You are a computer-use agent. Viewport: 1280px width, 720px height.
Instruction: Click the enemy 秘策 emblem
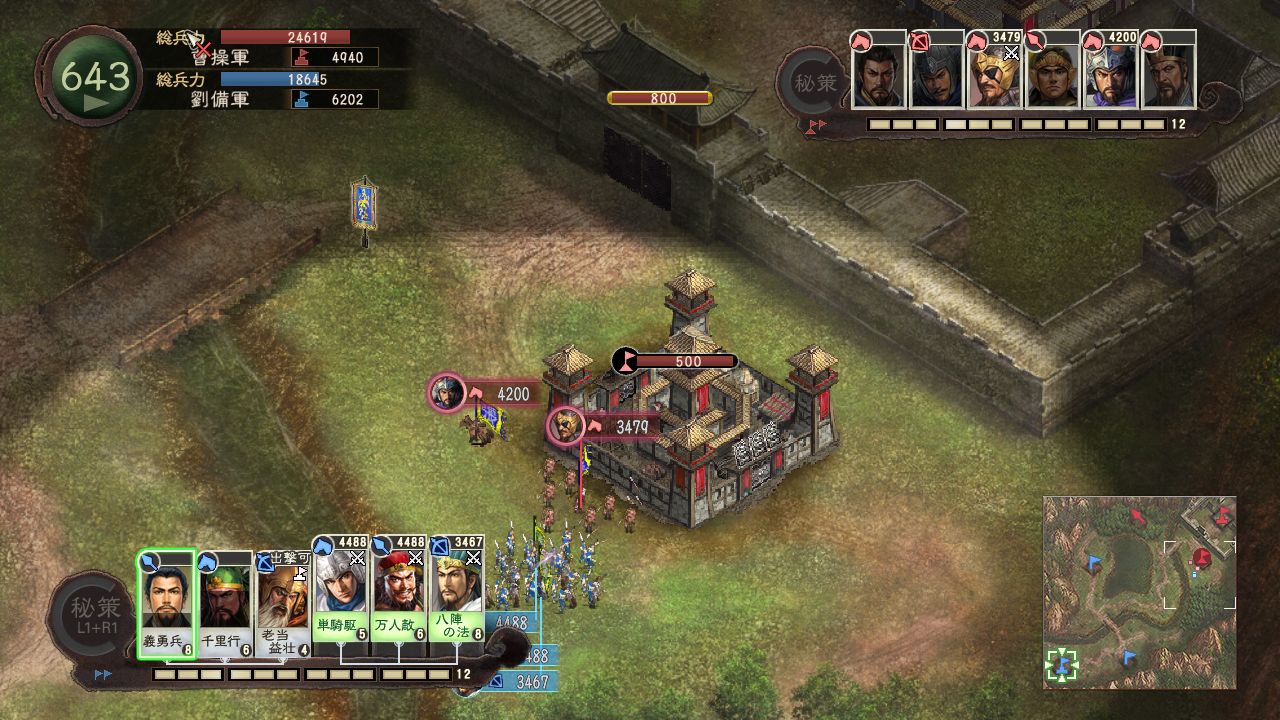[x=813, y=82]
